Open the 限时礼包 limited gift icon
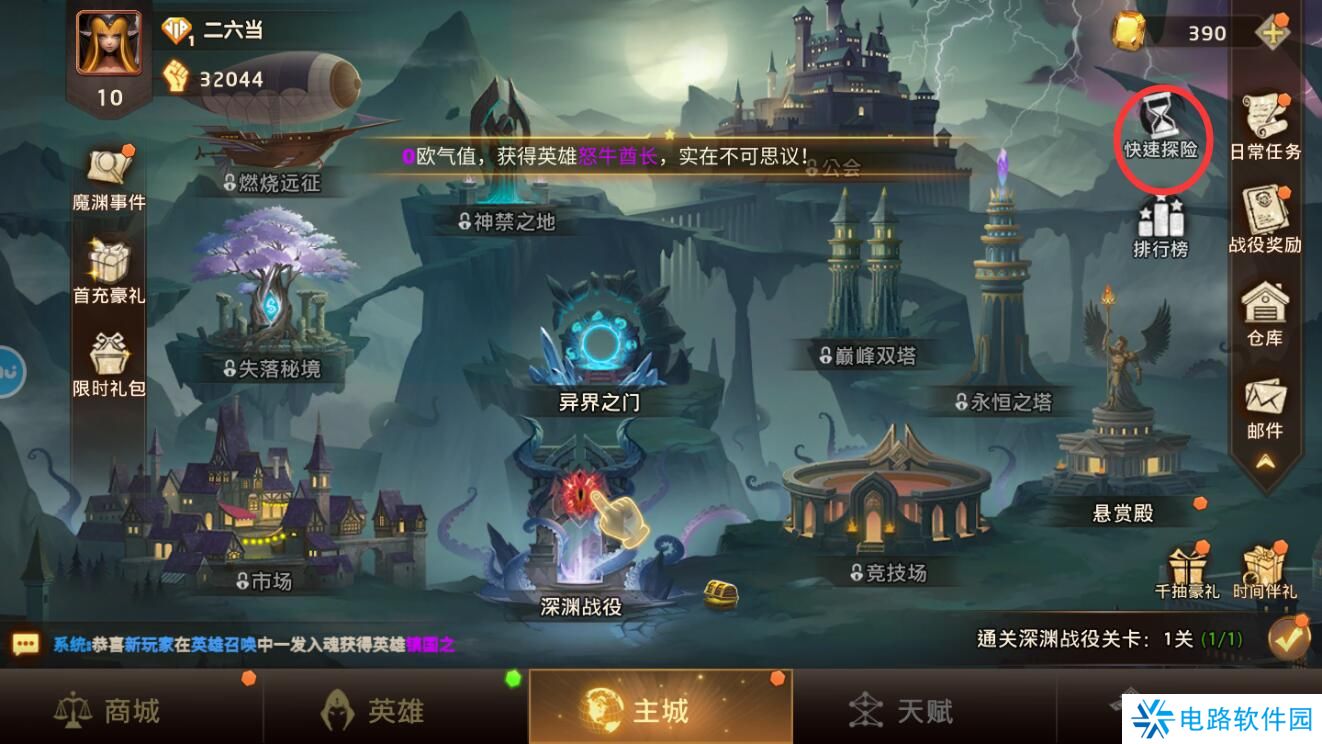Image resolution: width=1322 pixels, height=744 pixels. (108, 355)
